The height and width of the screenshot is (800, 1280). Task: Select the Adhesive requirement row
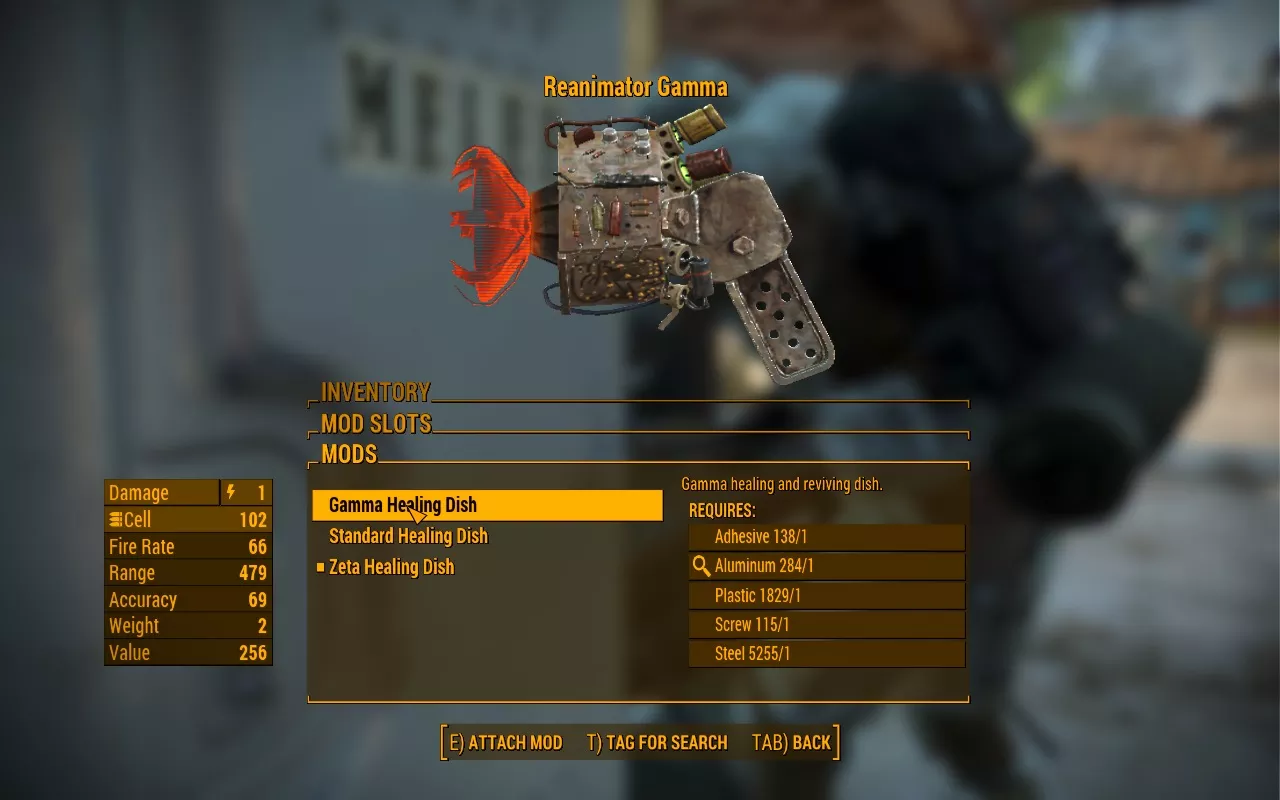826,537
